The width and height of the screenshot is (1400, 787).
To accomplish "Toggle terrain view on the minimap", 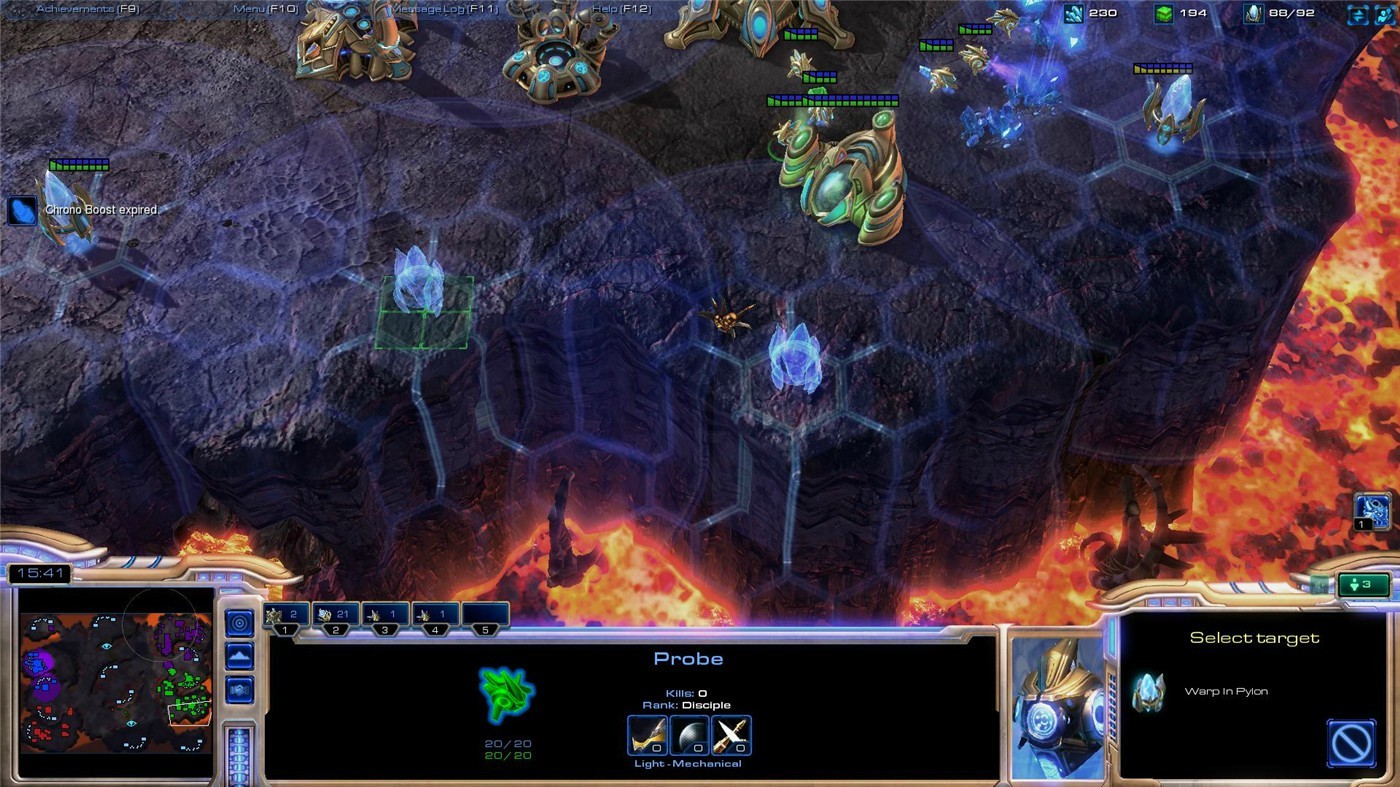I will [238, 656].
